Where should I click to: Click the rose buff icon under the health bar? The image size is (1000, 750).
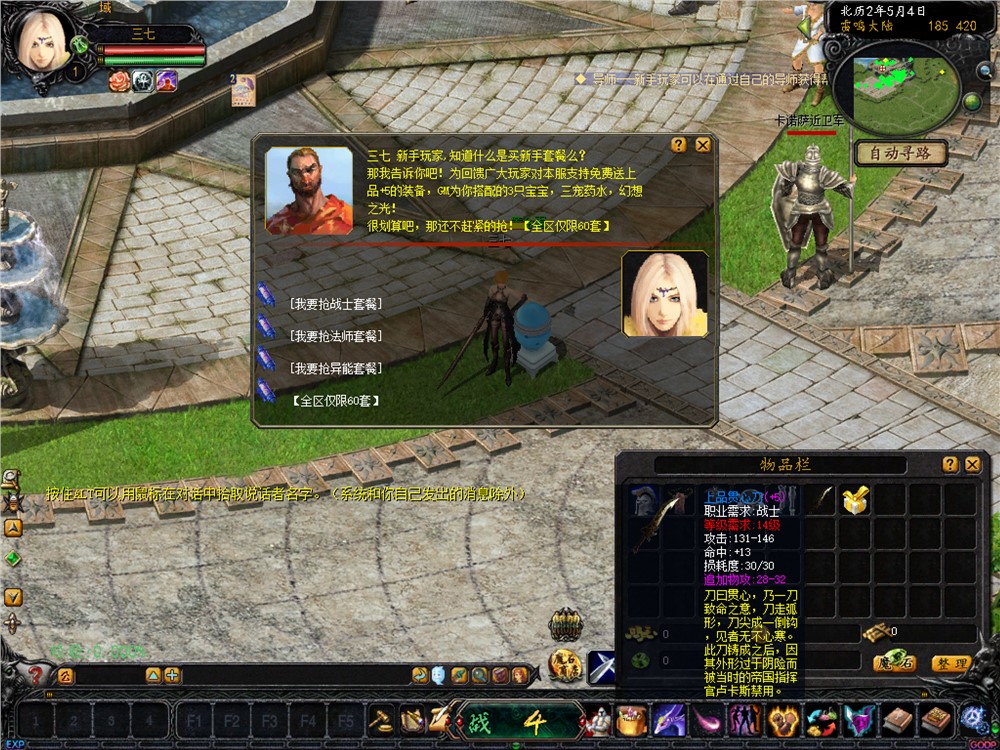click(x=119, y=81)
